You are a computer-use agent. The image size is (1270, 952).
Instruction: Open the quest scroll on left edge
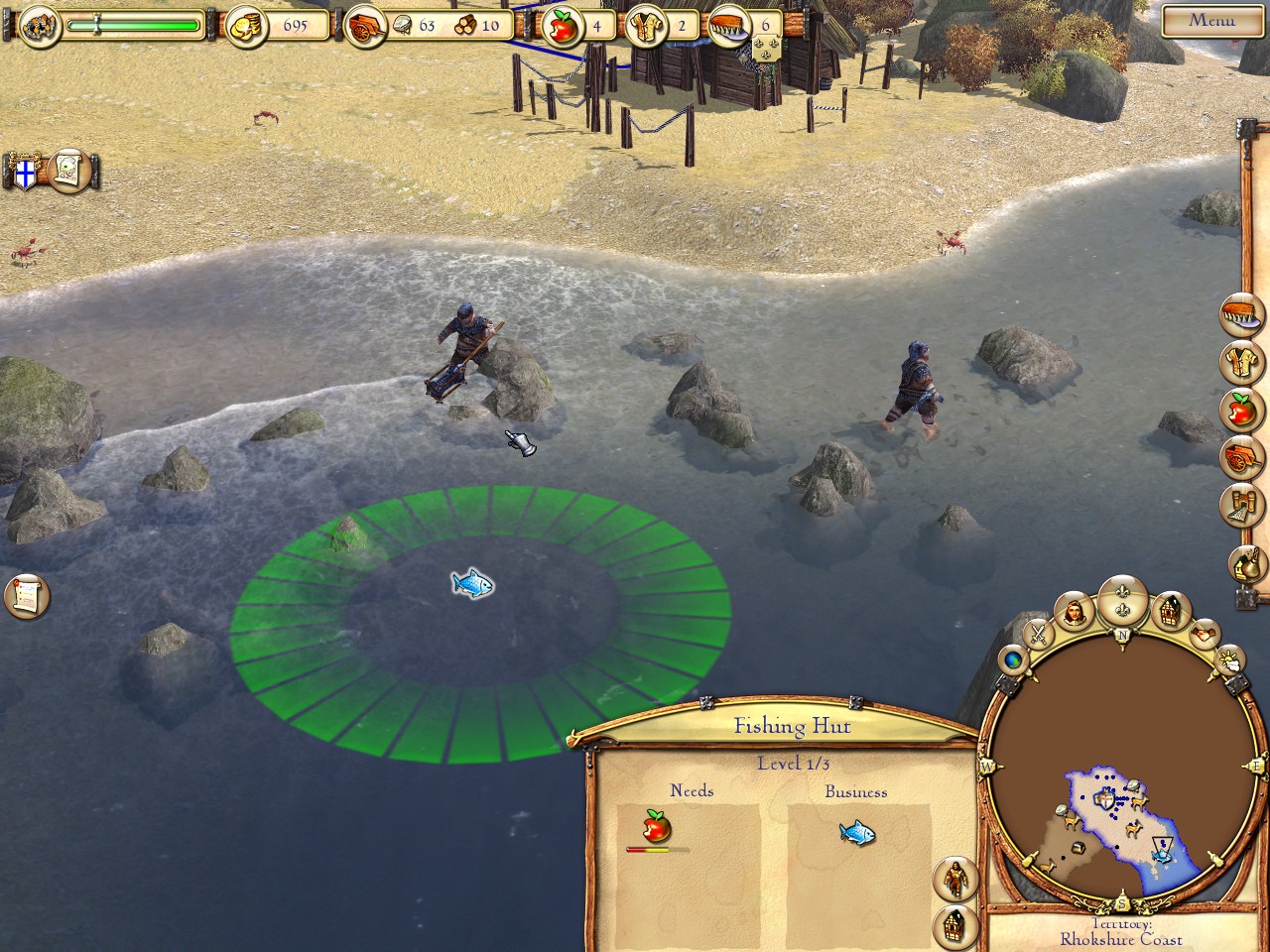coord(27,596)
